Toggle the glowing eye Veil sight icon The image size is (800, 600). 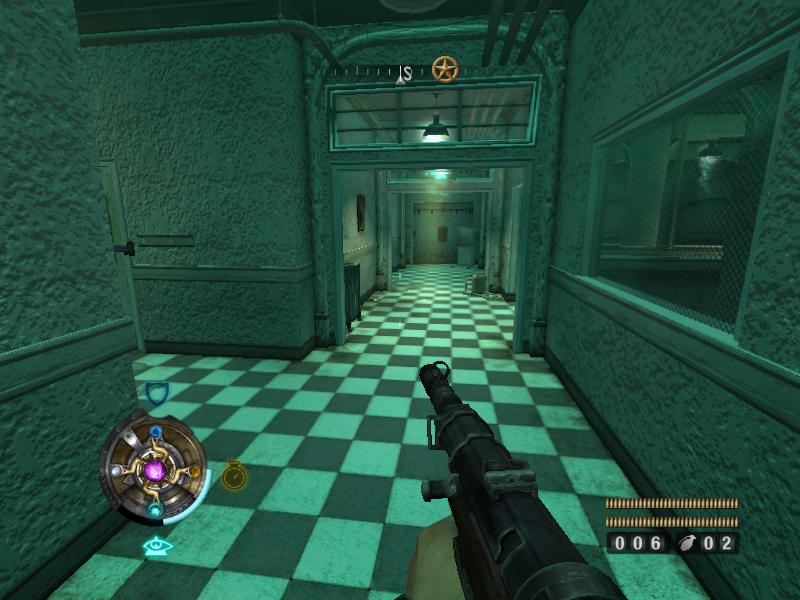coord(155,546)
